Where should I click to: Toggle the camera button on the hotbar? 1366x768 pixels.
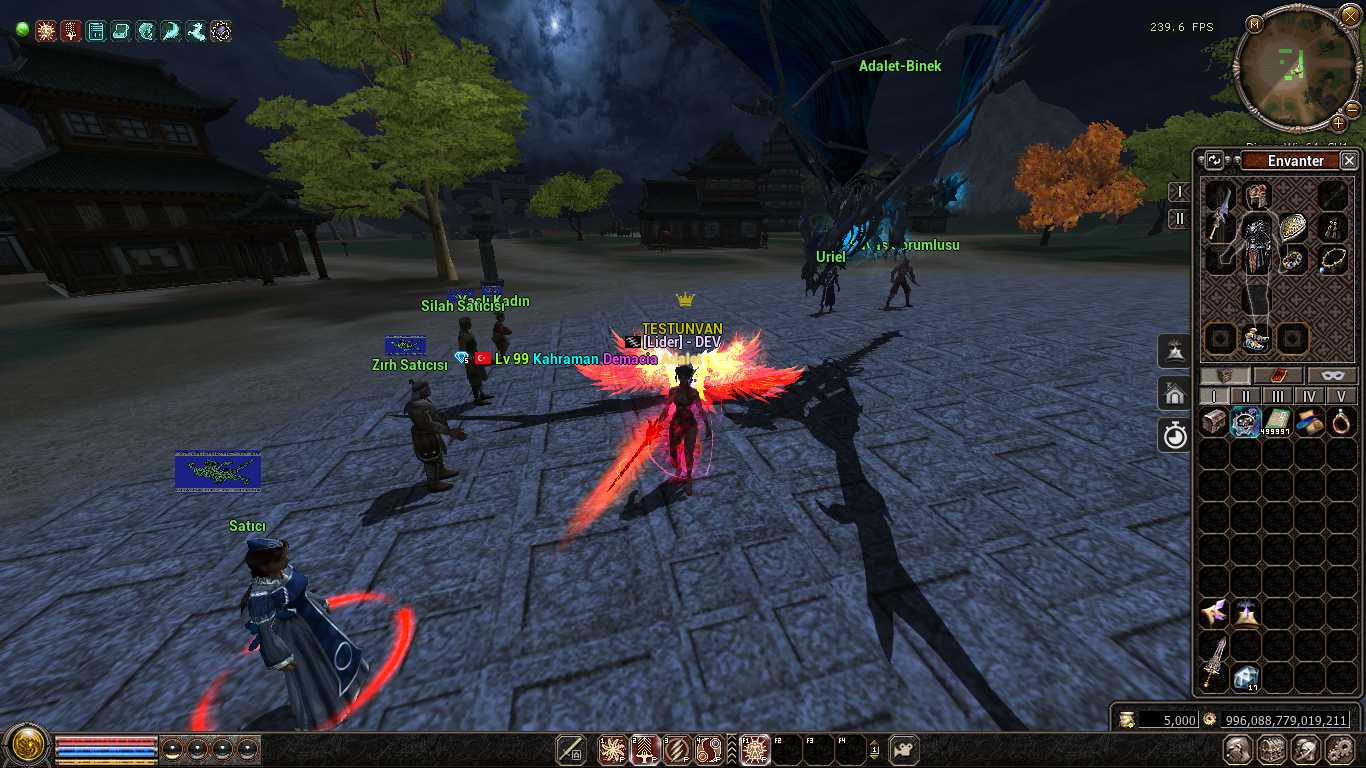click(x=904, y=749)
